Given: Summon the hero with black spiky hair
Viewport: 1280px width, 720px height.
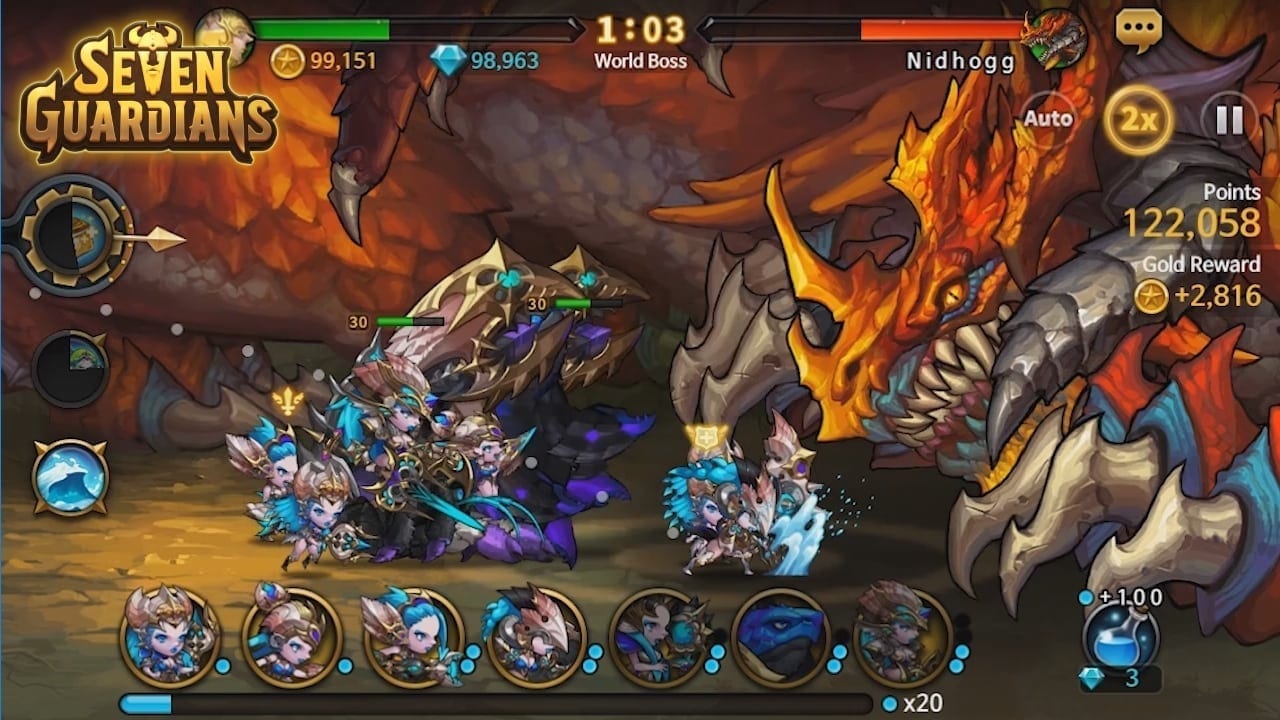Looking at the screenshot, I should tap(535, 637).
